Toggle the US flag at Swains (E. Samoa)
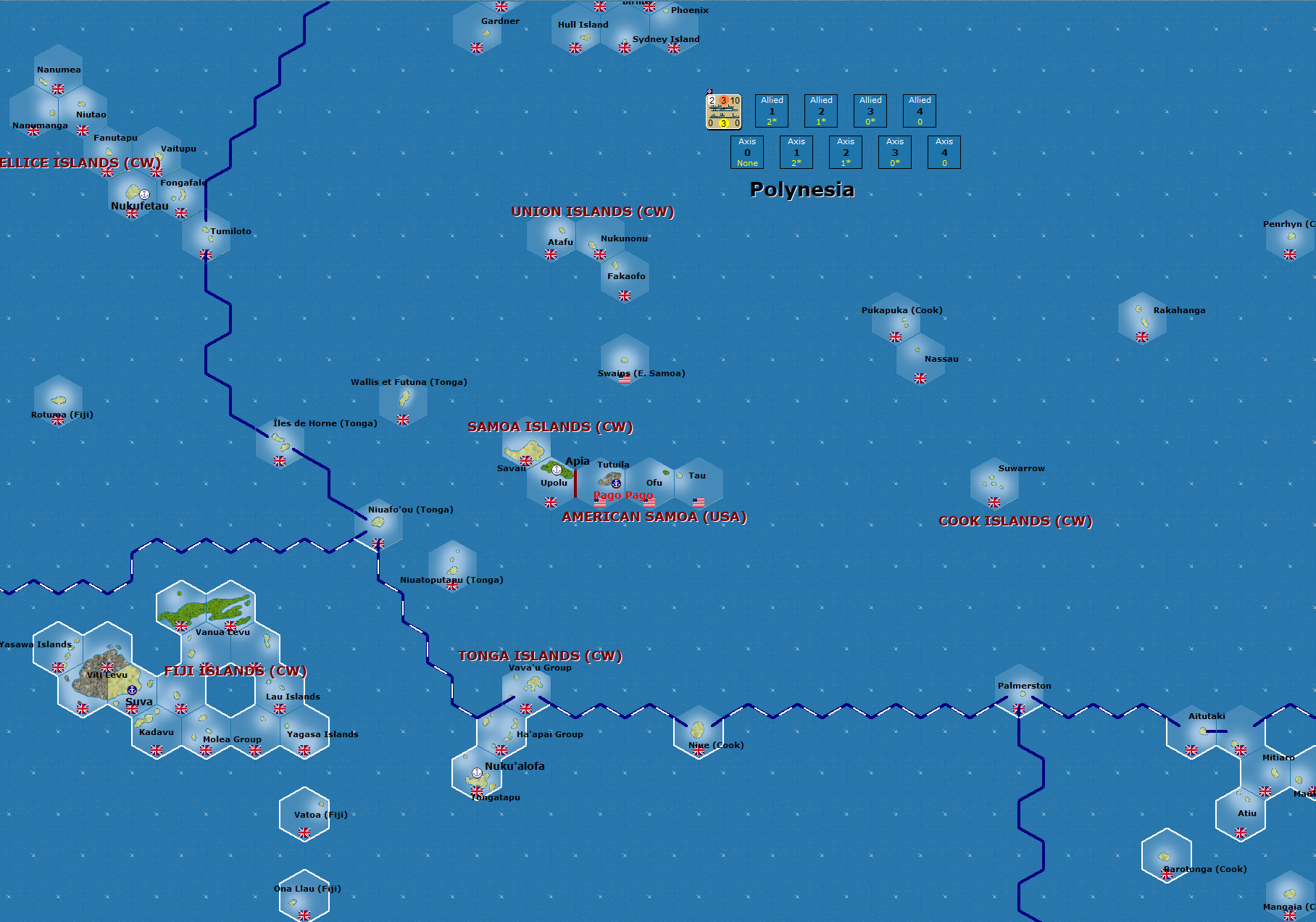This screenshot has height=922, width=1316. pyautogui.click(x=625, y=378)
